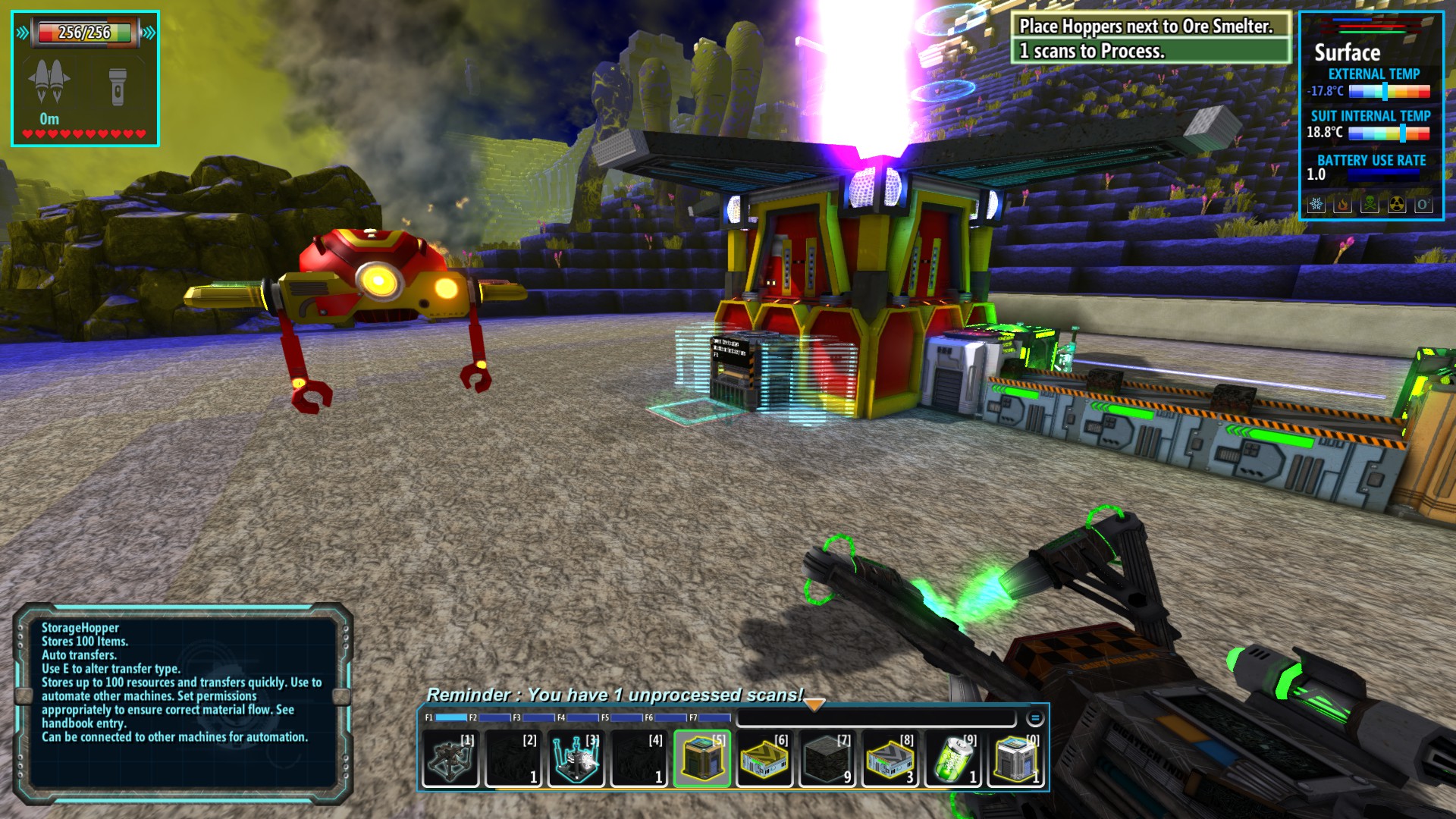This screenshot has width=1456, height=819.
Task: Select the green battery in slot 9
Action: pyautogui.click(x=954, y=759)
